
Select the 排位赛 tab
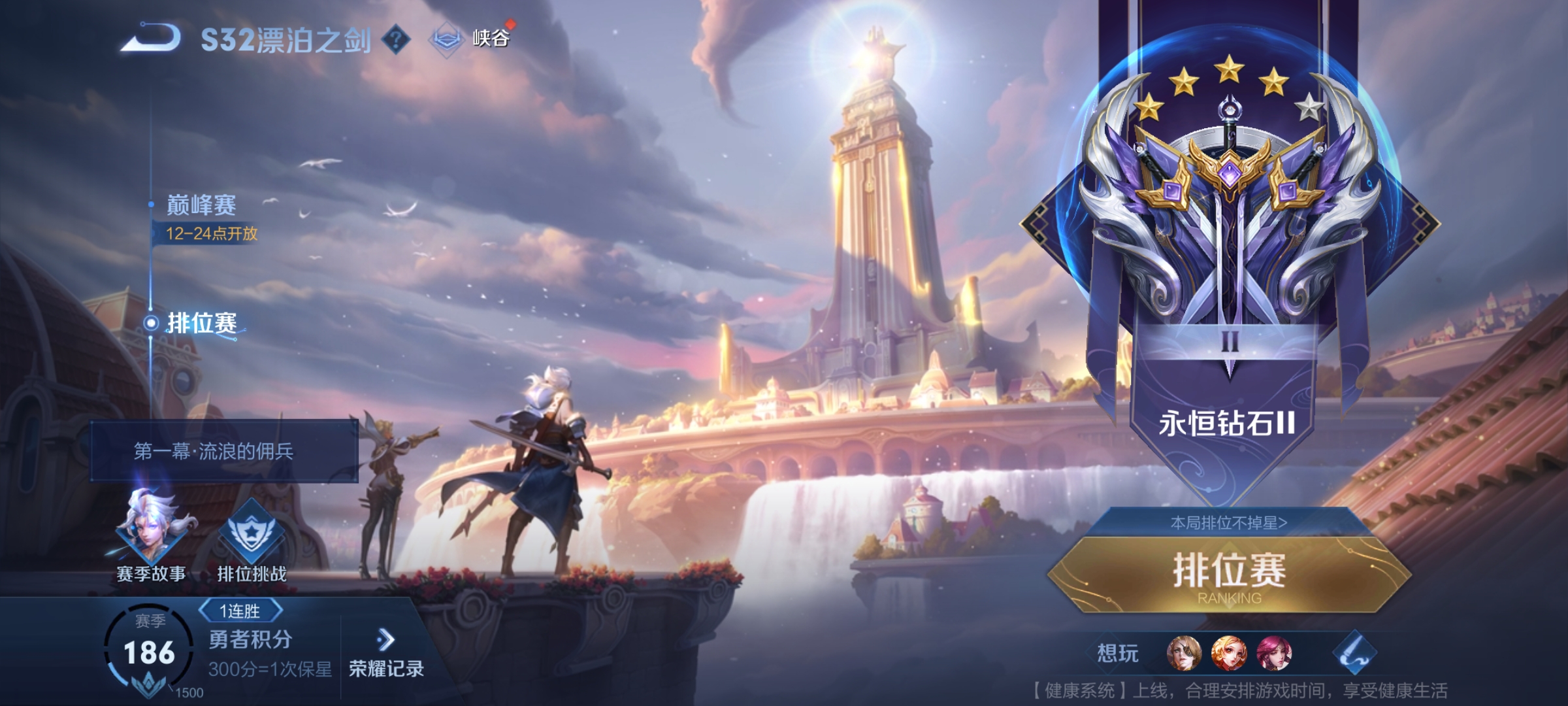tap(201, 323)
